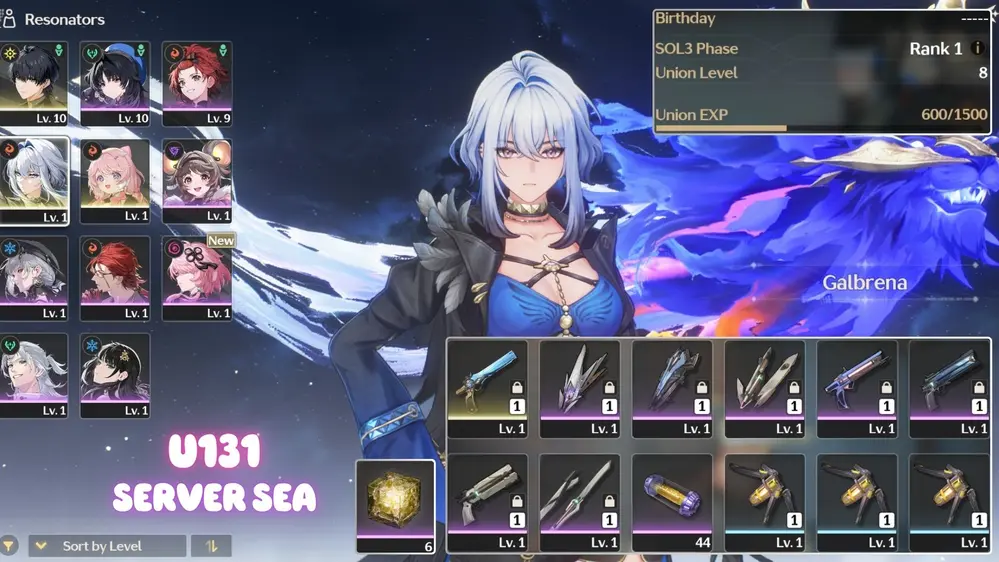This screenshot has width=999, height=562.
Task: Open the Sort by Level dropdown
Action: pyautogui.click(x=106, y=546)
